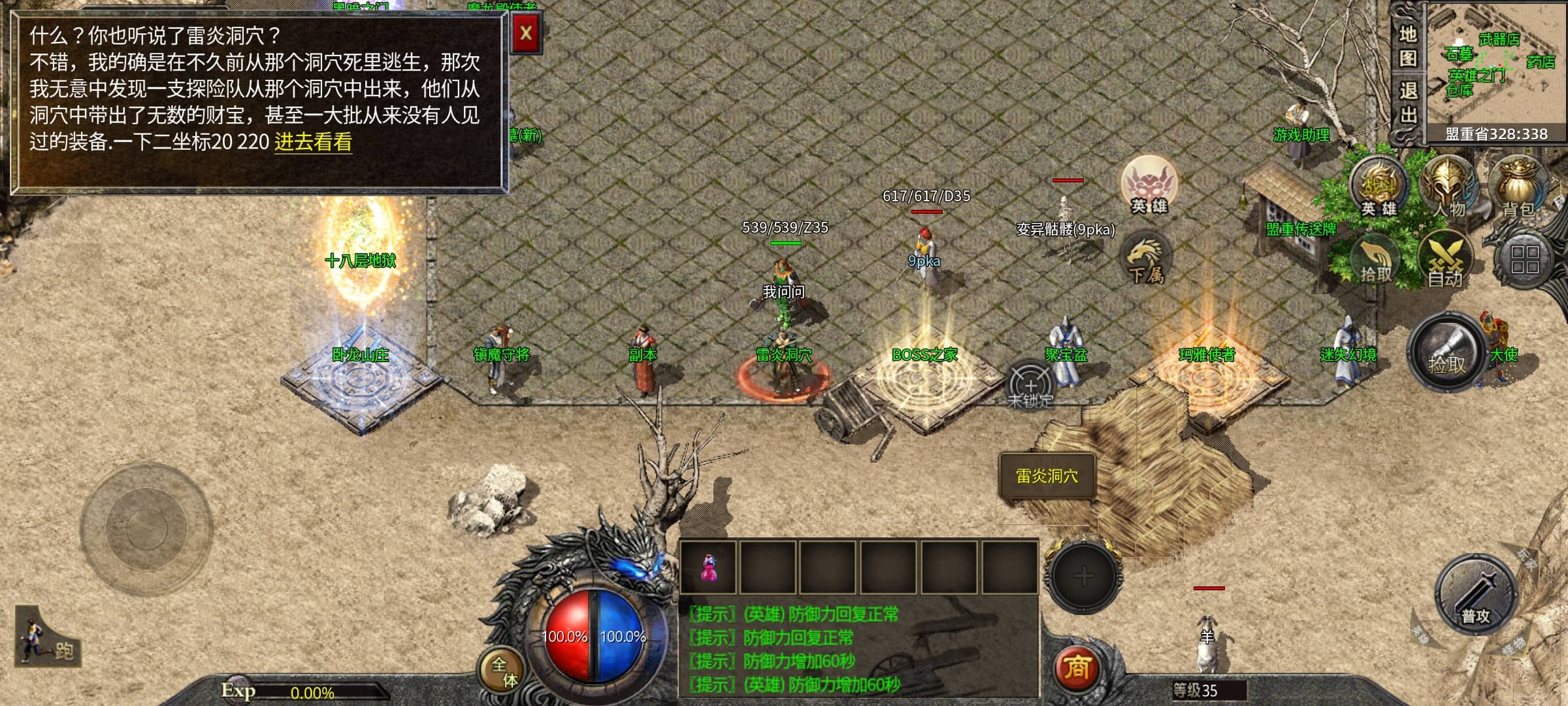Open the four-square grid menu icon
The width and height of the screenshot is (1568, 706).
(1524, 260)
